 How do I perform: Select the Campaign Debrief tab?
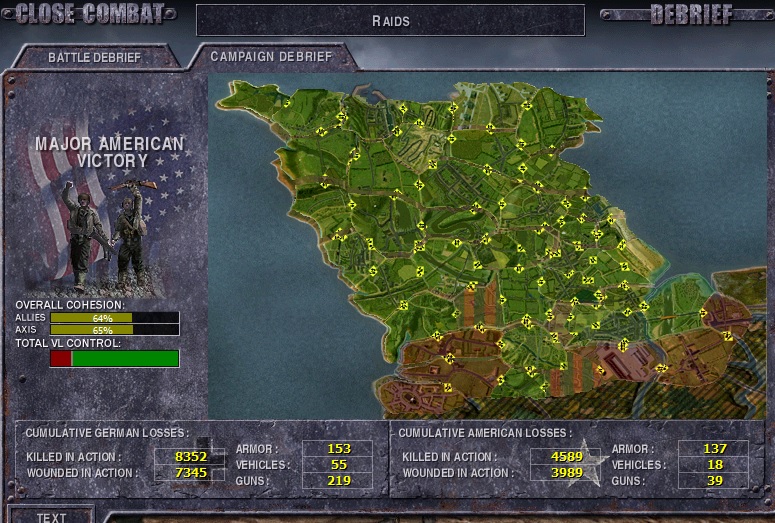(270, 56)
